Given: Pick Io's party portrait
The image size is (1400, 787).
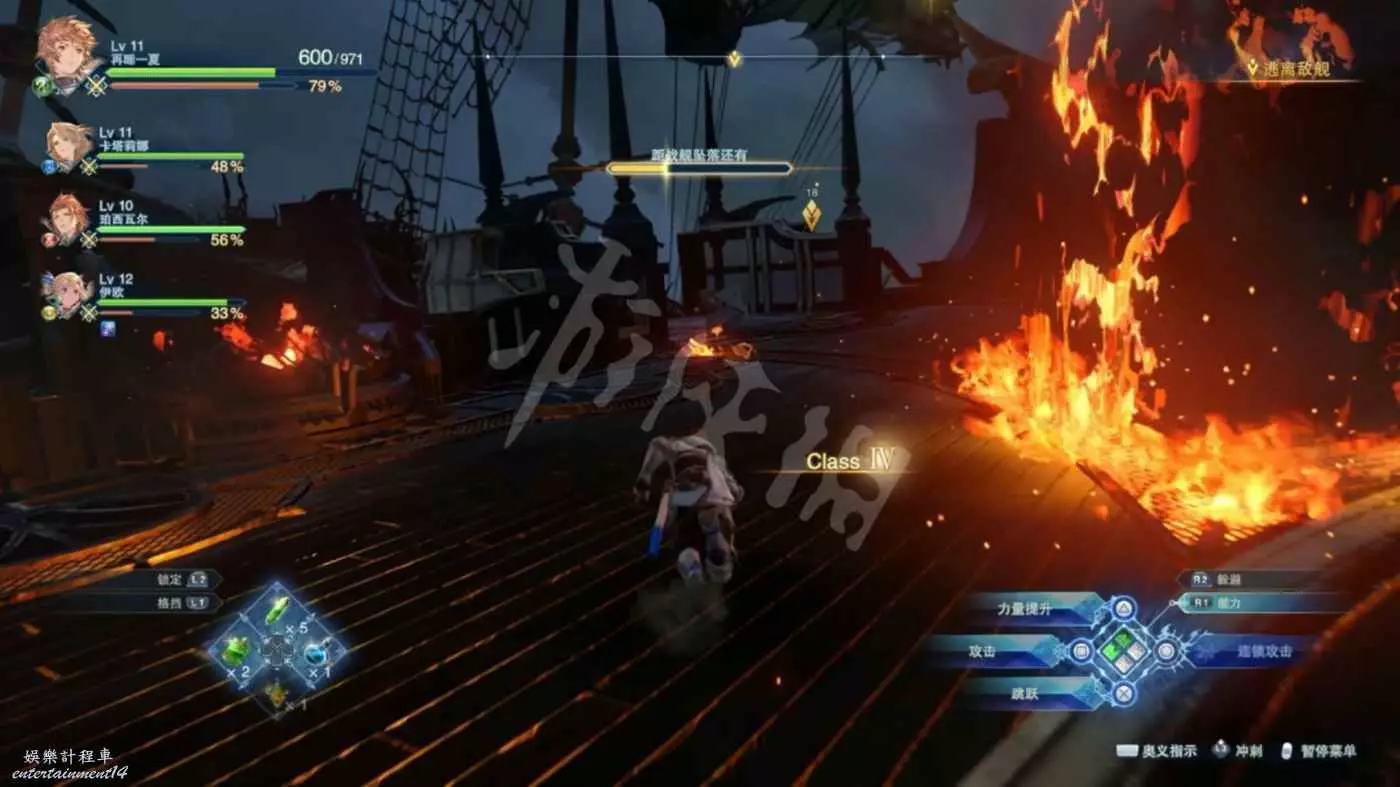Looking at the screenshot, I should click(67, 293).
